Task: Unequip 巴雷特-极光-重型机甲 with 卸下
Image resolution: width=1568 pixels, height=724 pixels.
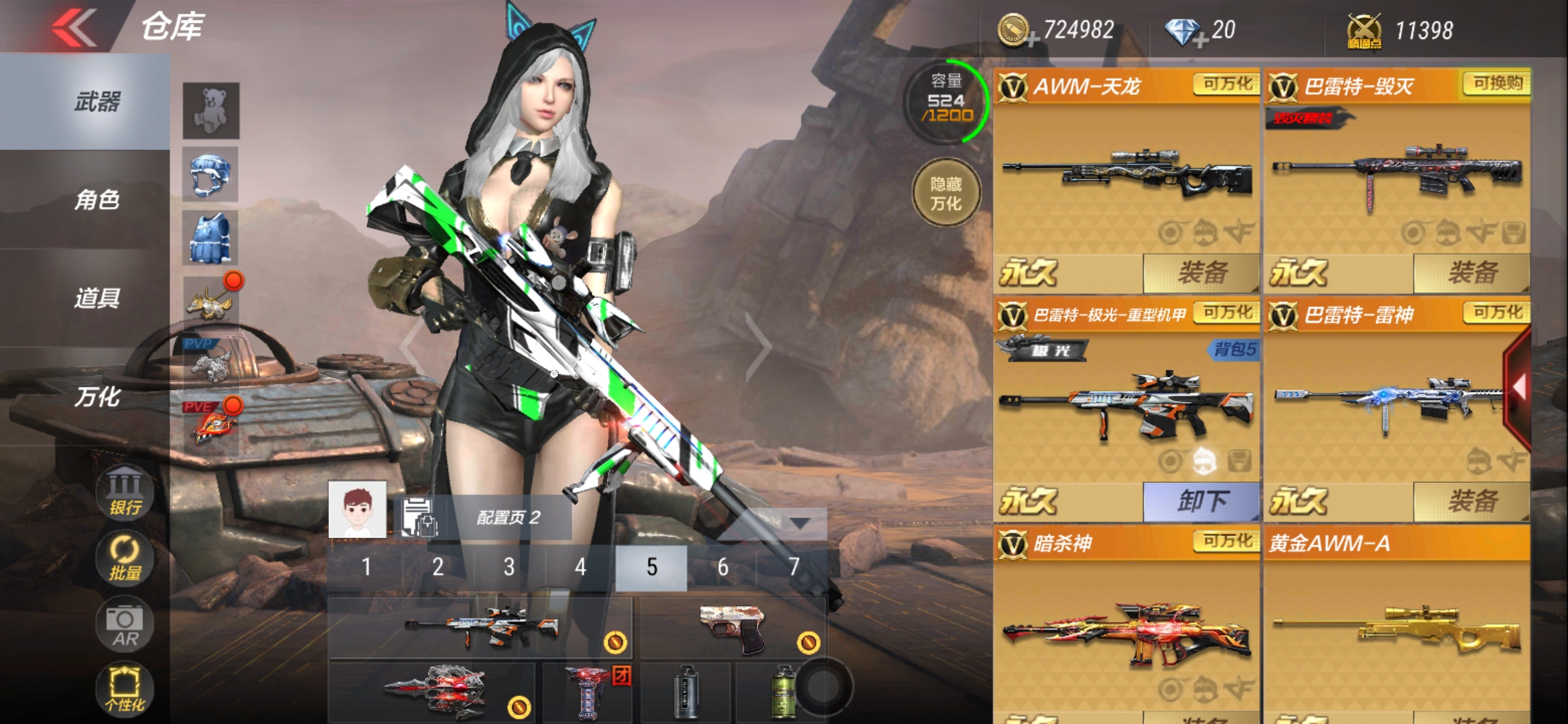Action: 1201,501
